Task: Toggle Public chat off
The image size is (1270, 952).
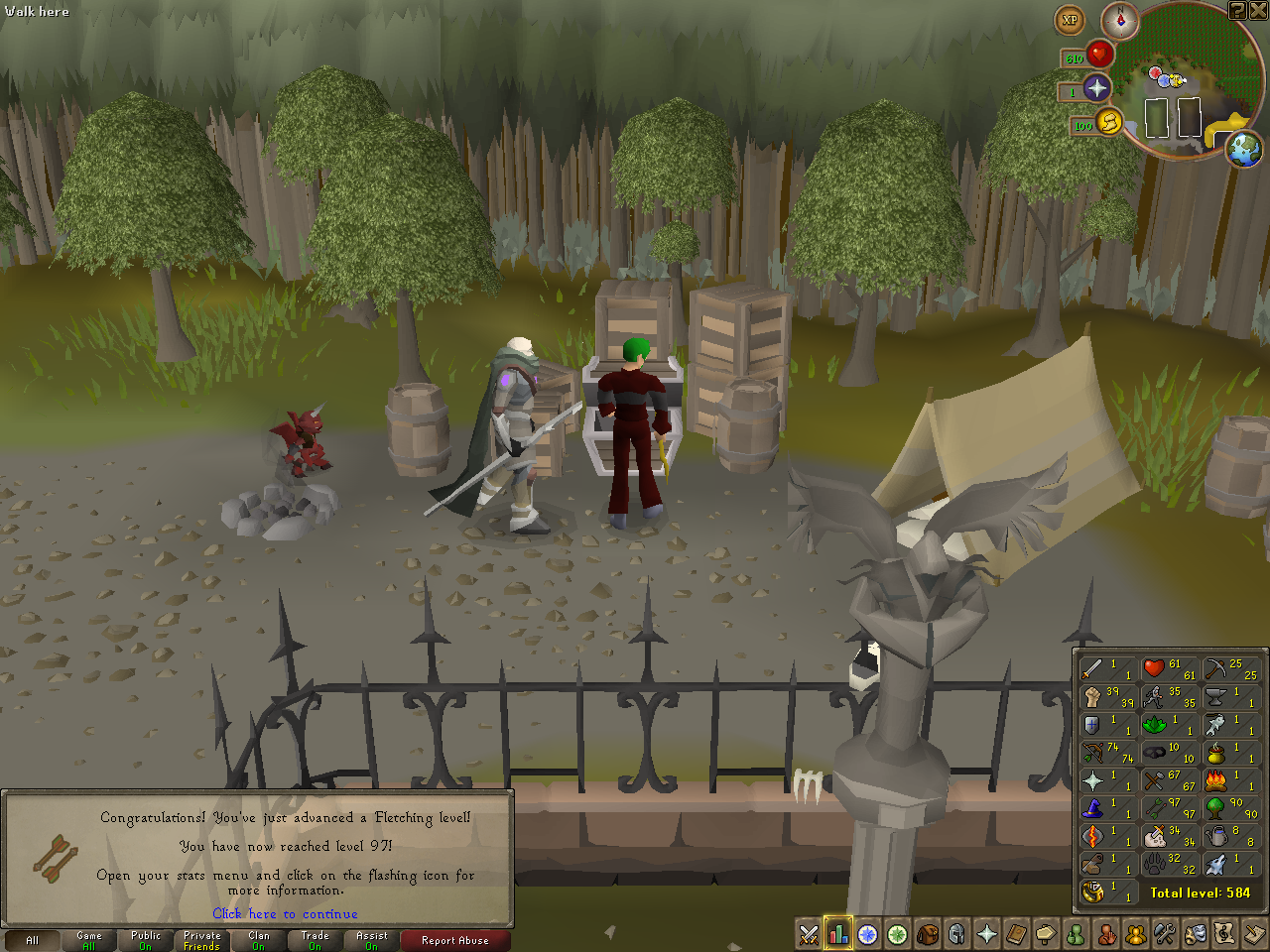Action: (145, 940)
